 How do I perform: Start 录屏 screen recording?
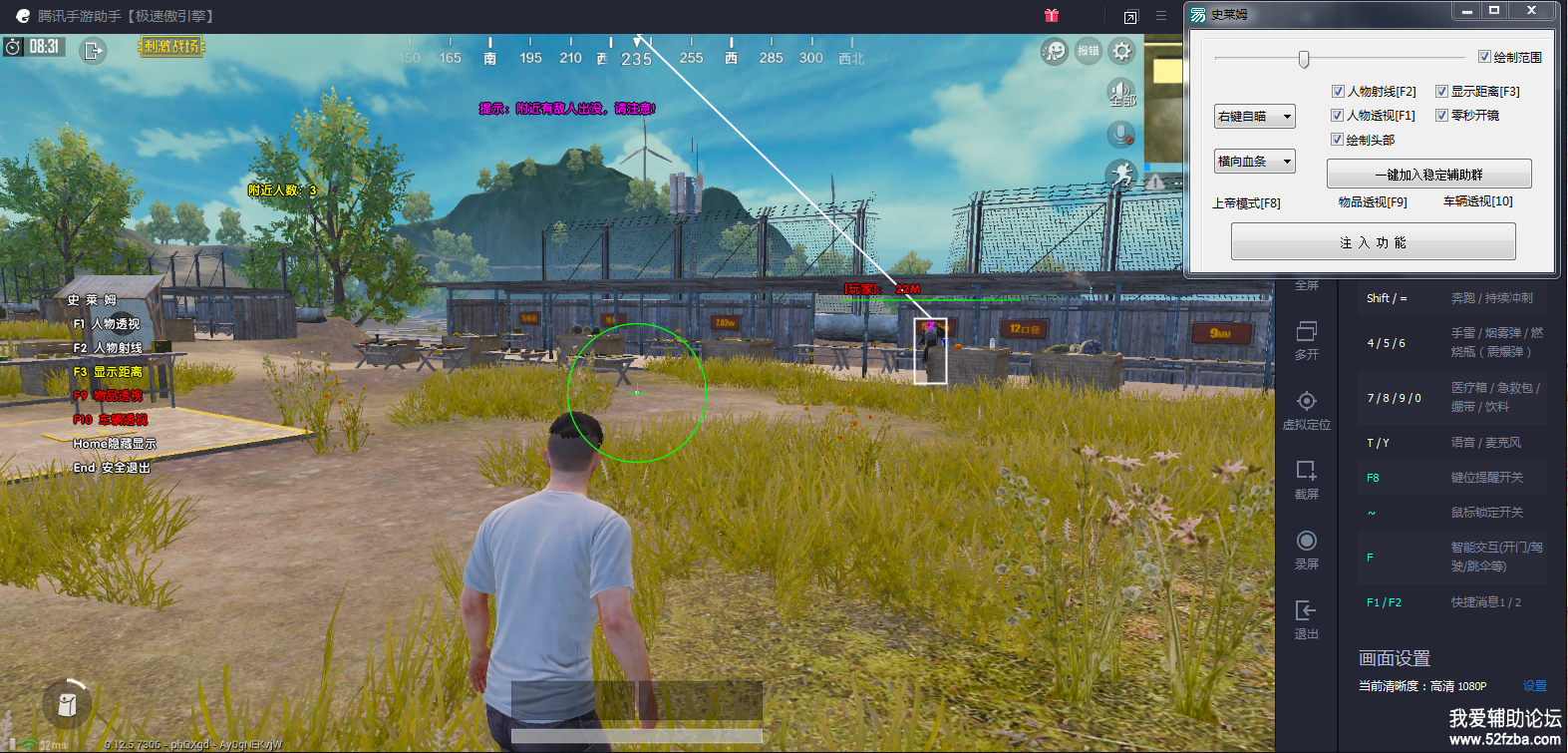tap(1306, 549)
